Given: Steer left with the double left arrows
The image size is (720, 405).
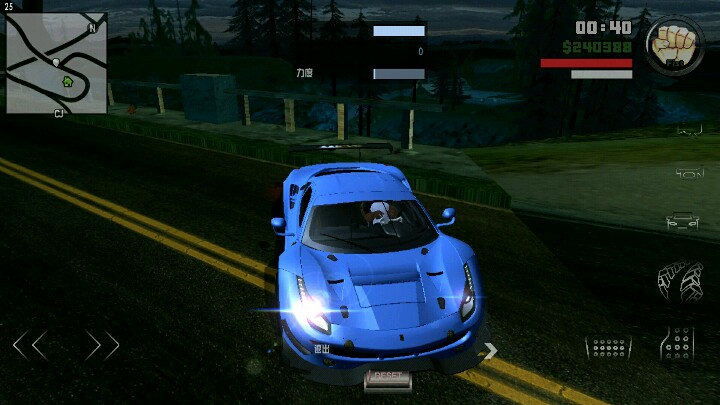Looking at the screenshot, I should 30,346.
